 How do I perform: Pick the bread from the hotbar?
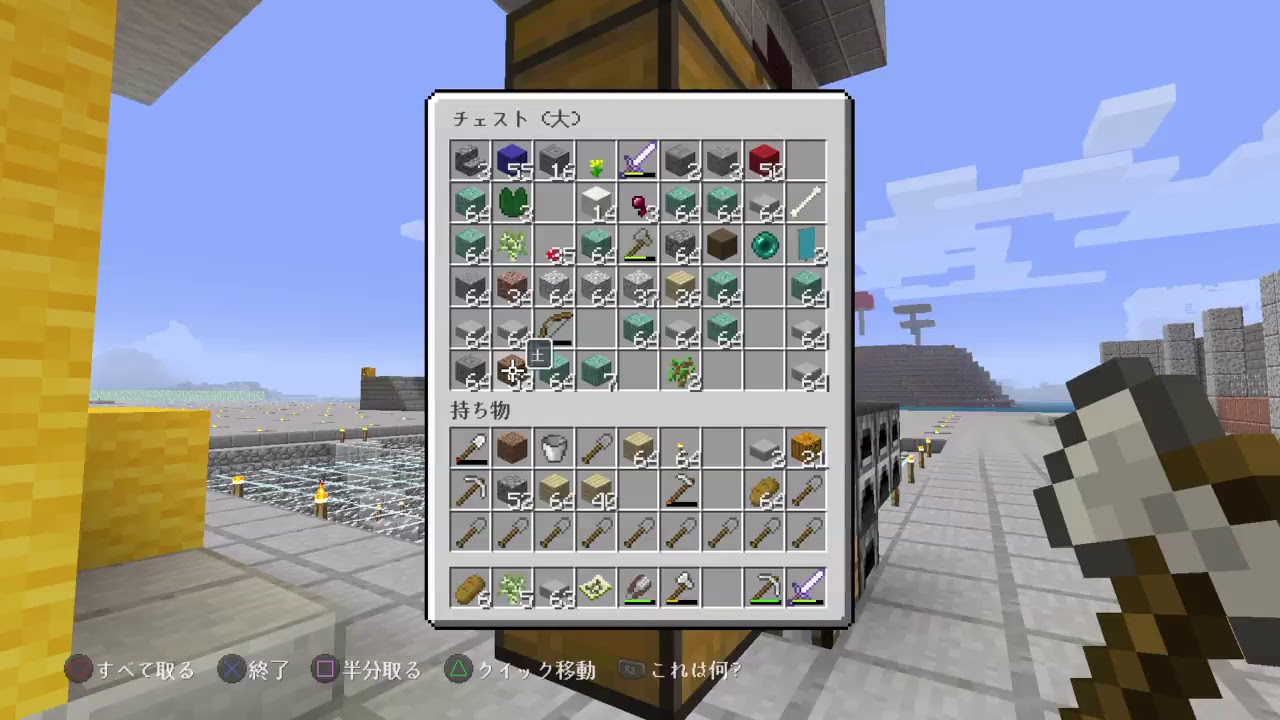(470, 588)
